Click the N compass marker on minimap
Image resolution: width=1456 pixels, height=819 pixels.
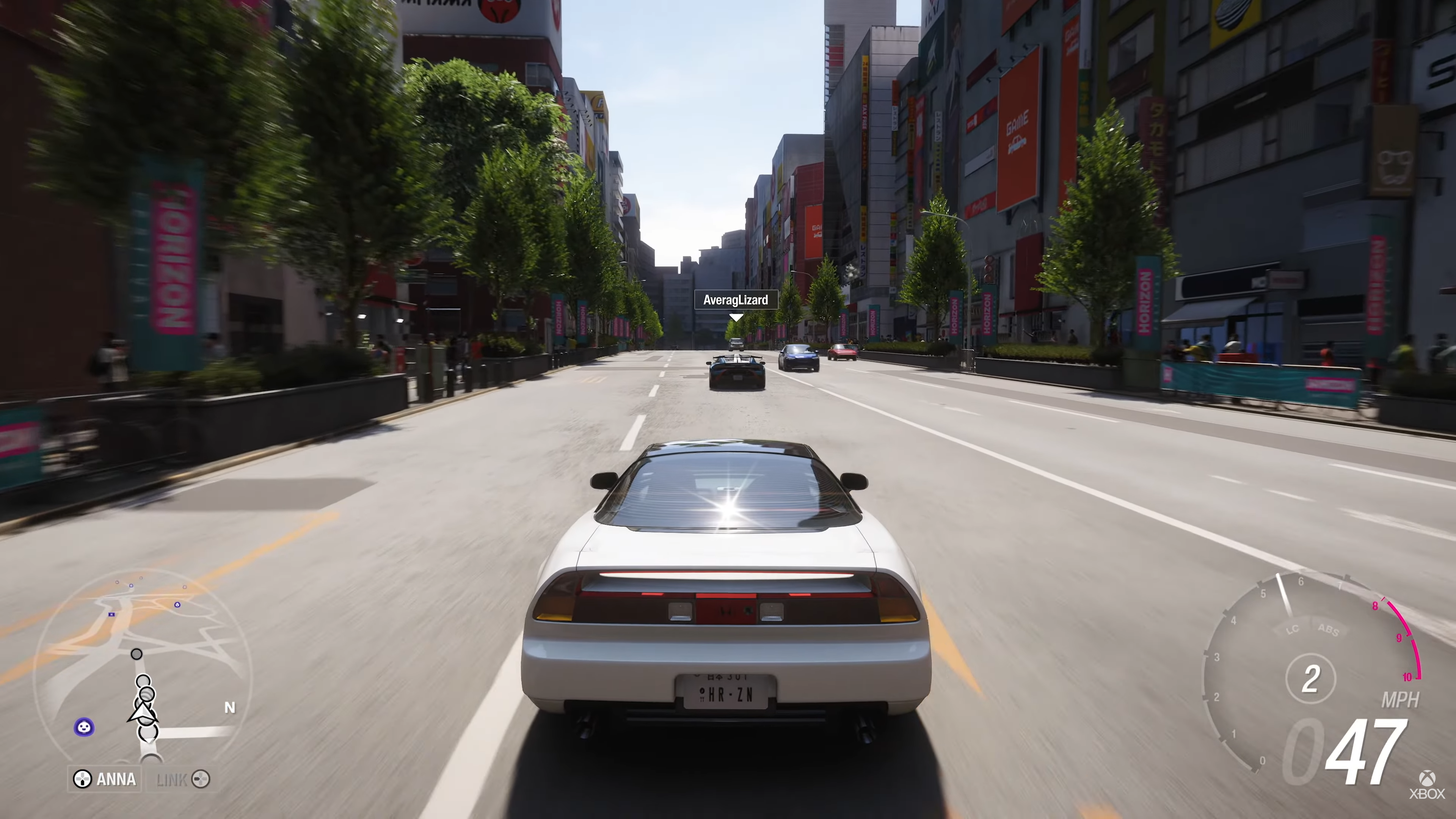pyautogui.click(x=229, y=708)
